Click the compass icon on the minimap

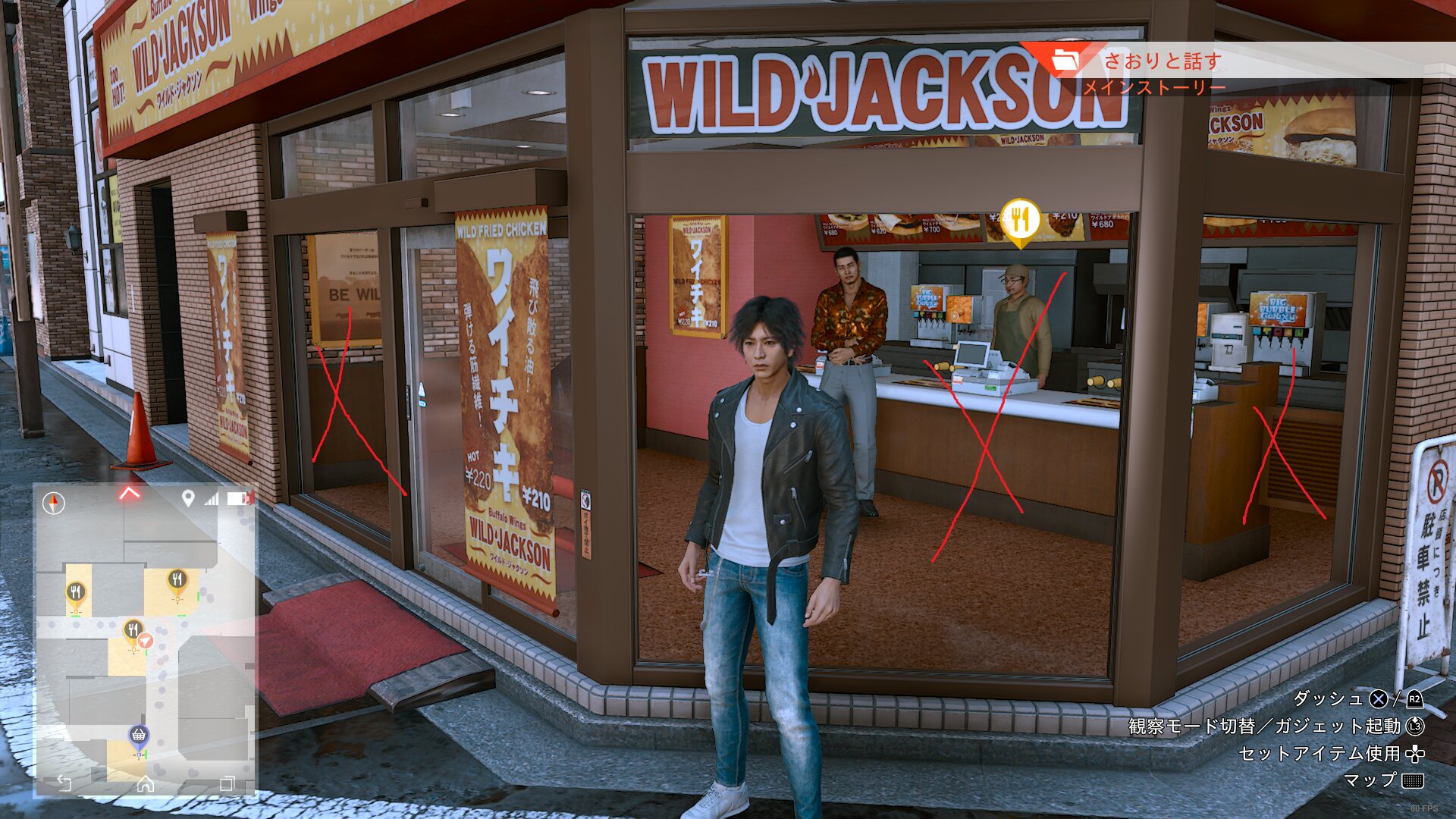pyautogui.click(x=54, y=503)
